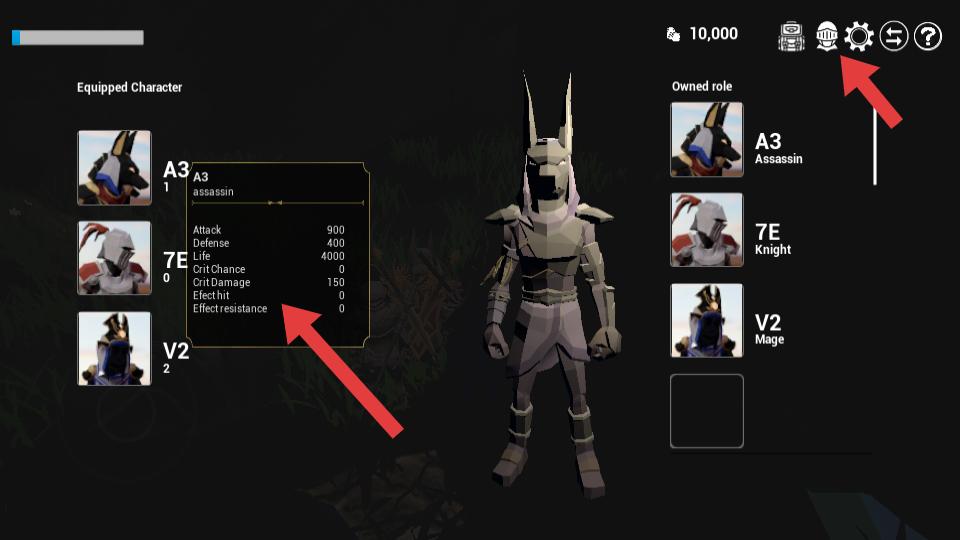960x540 pixels.
Task: Open the gear settings menu
Action: point(859,37)
